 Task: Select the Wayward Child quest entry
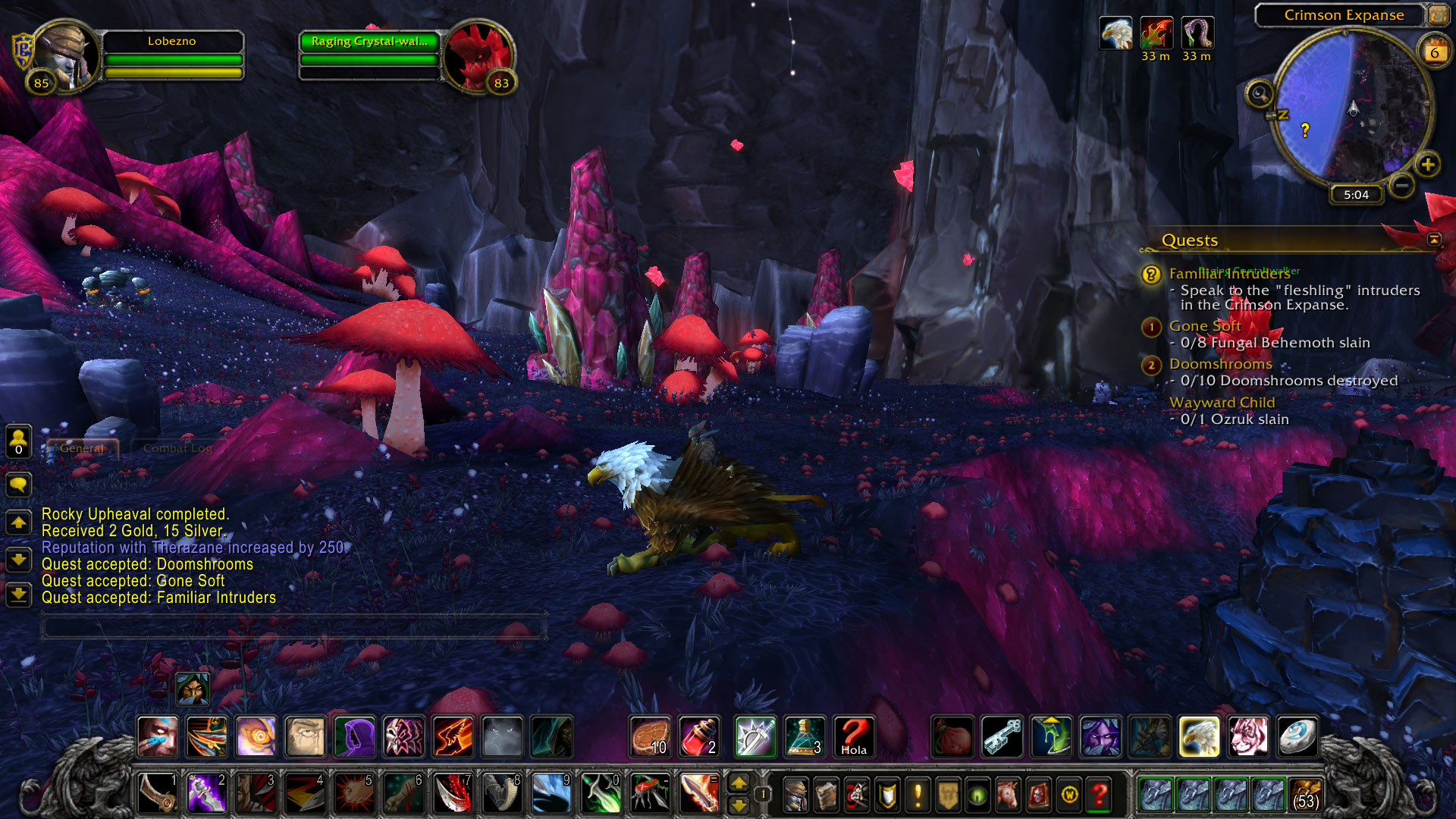pos(1222,403)
